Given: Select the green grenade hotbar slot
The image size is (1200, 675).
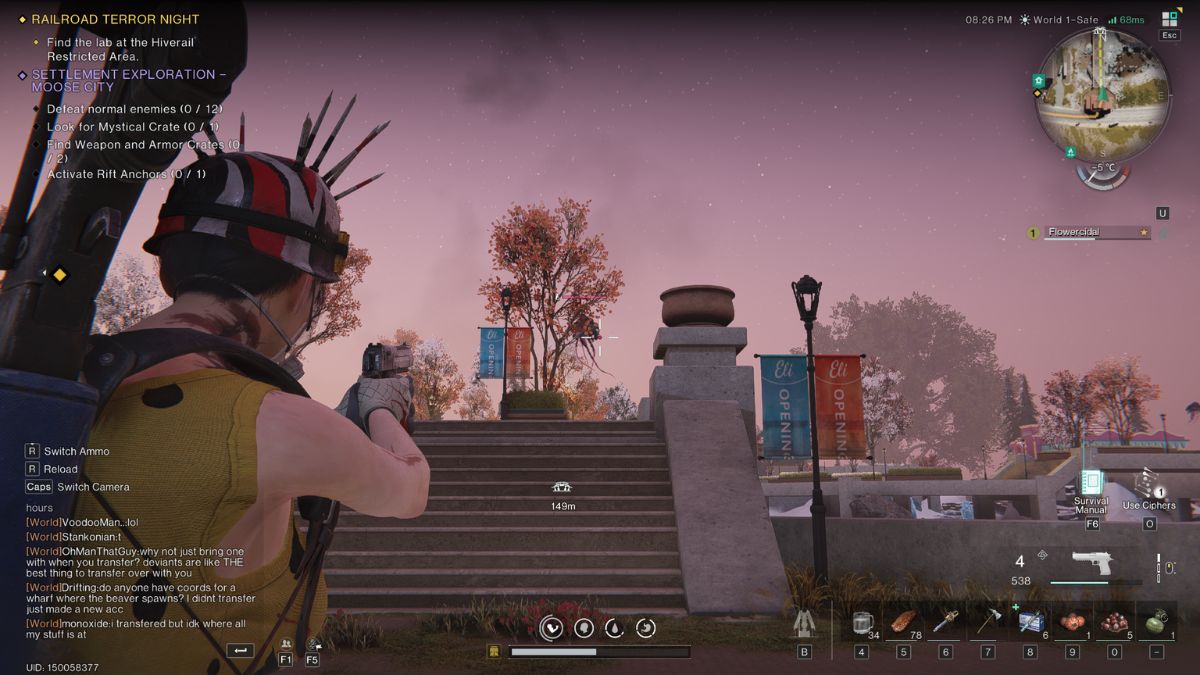Looking at the screenshot, I should [1156, 624].
